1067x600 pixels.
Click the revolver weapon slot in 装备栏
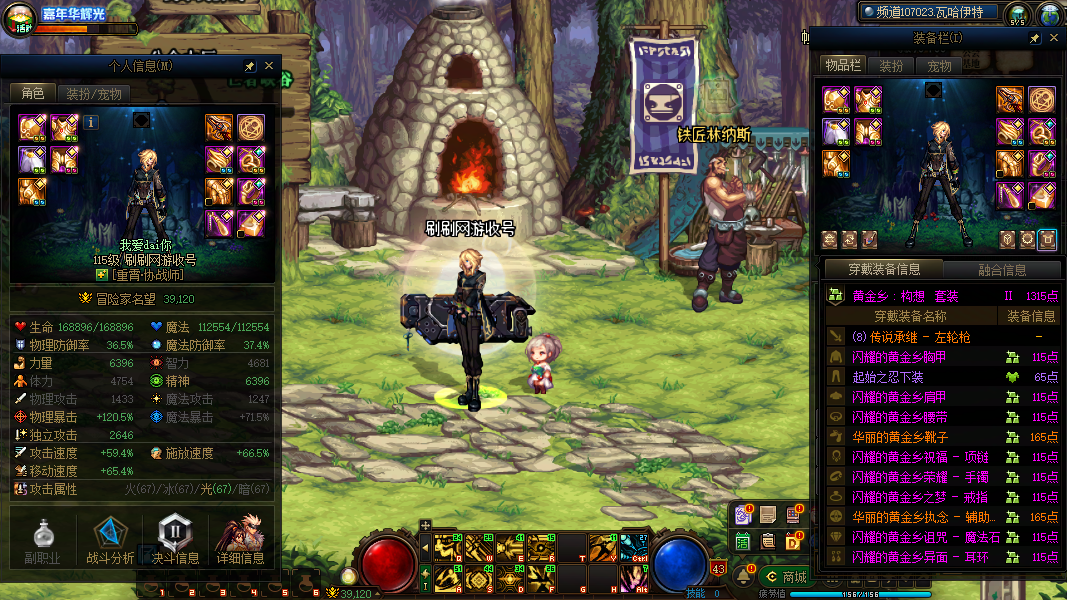tap(1010, 99)
